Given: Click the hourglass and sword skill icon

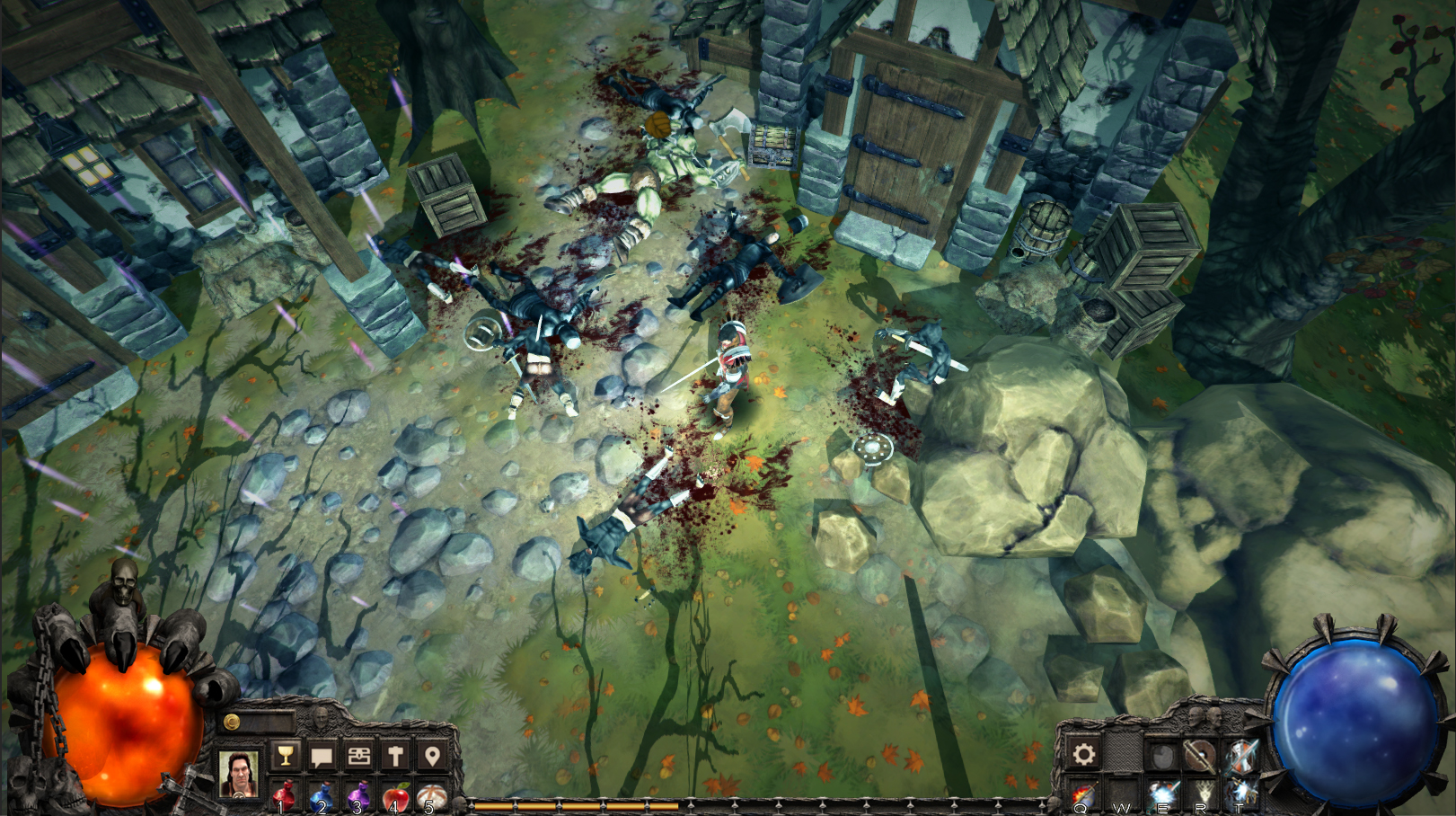Looking at the screenshot, I should click(1240, 755).
